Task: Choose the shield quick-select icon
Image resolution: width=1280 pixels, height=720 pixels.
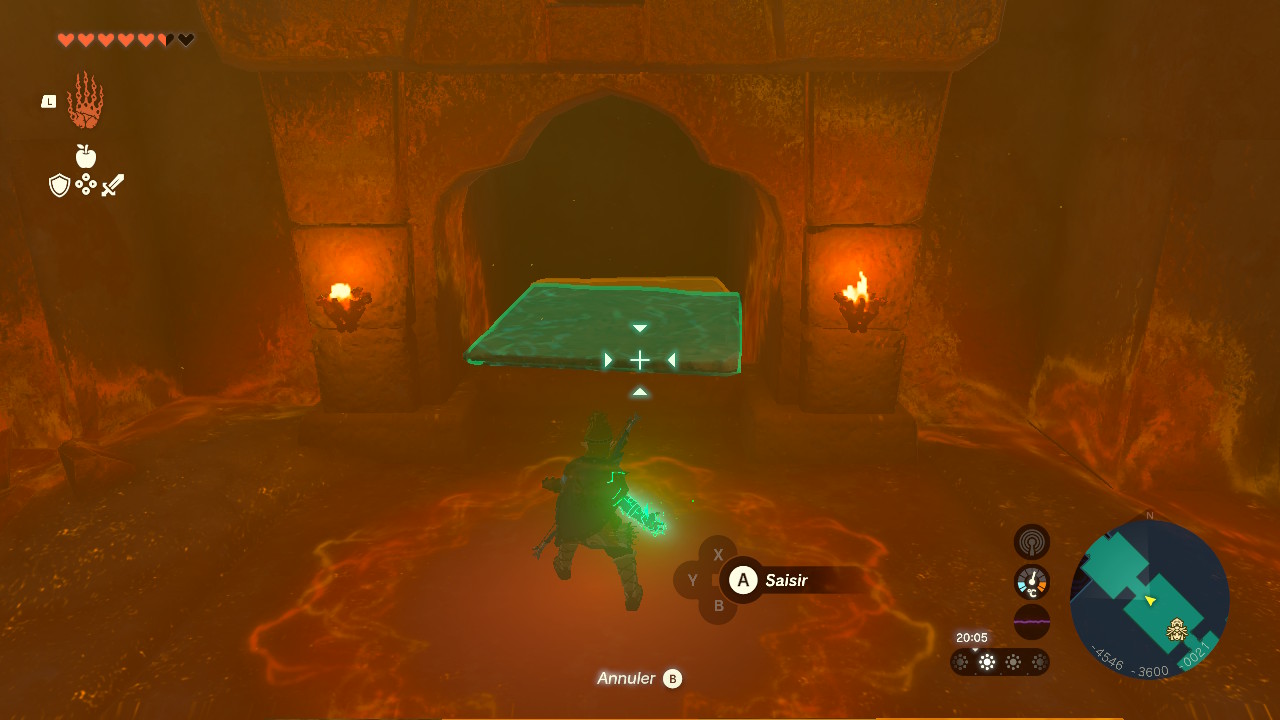Action: tap(59, 185)
